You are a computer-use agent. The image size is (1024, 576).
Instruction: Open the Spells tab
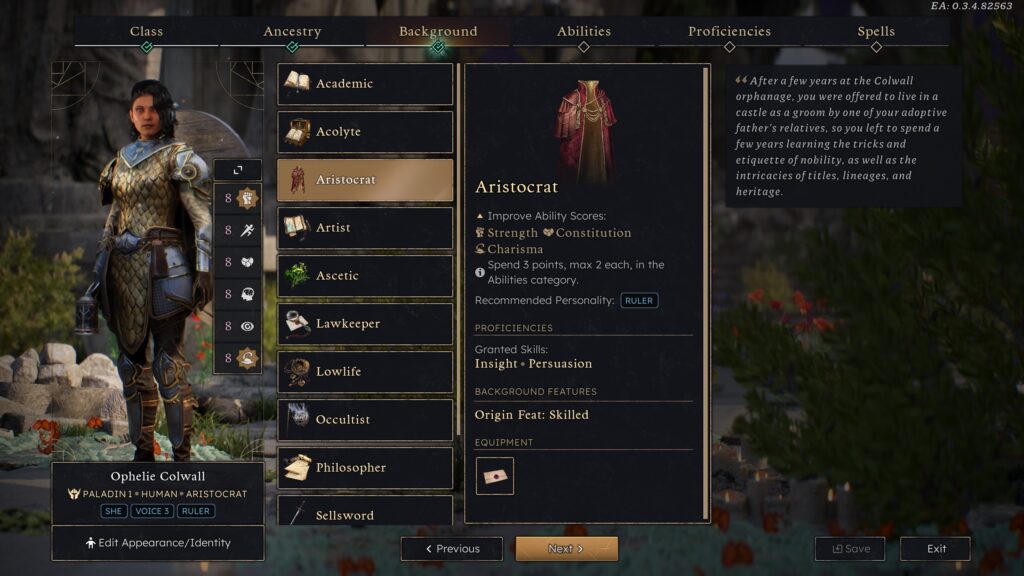click(x=876, y=32)
